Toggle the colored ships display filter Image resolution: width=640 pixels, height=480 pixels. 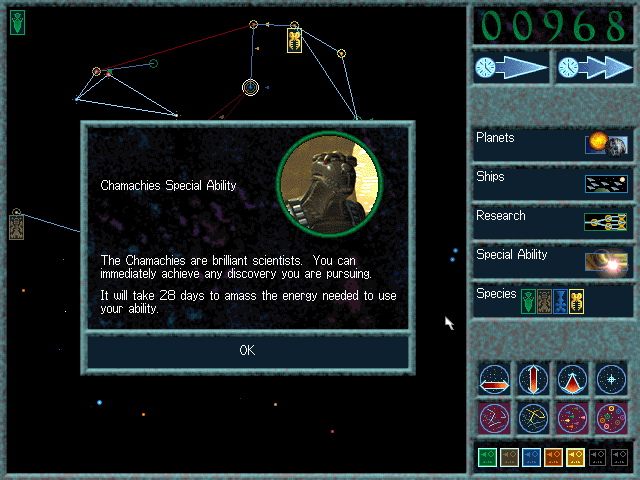click(572, 416)
